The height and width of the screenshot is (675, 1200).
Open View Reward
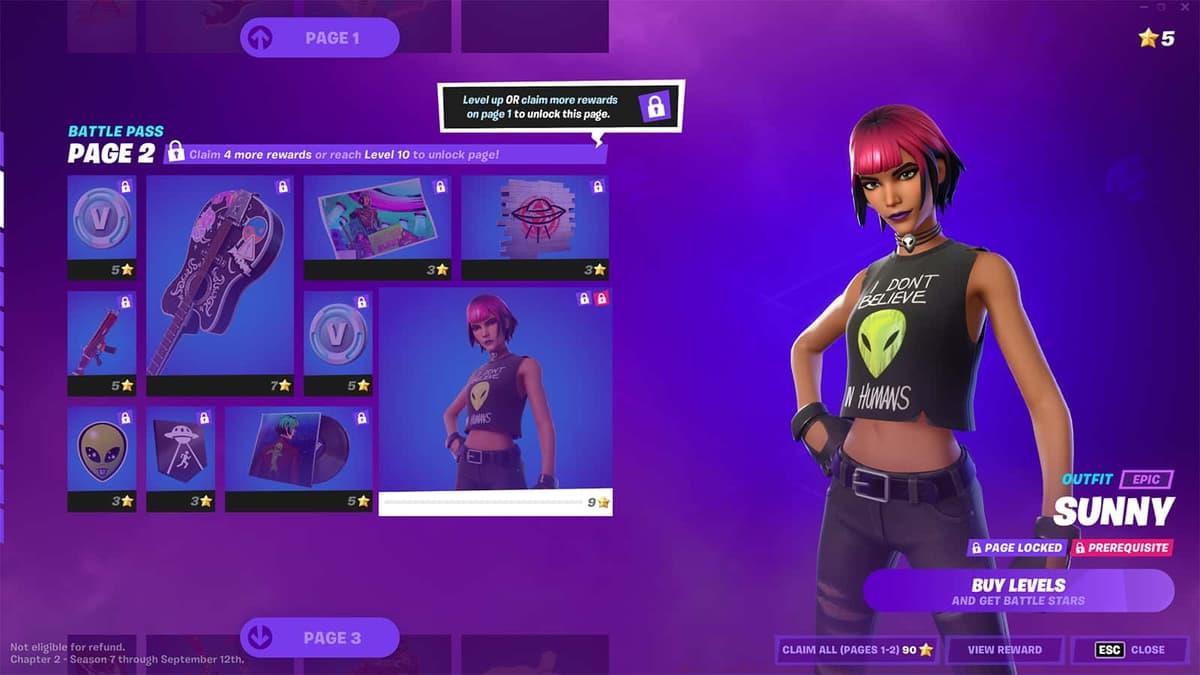coord(1004,650)
